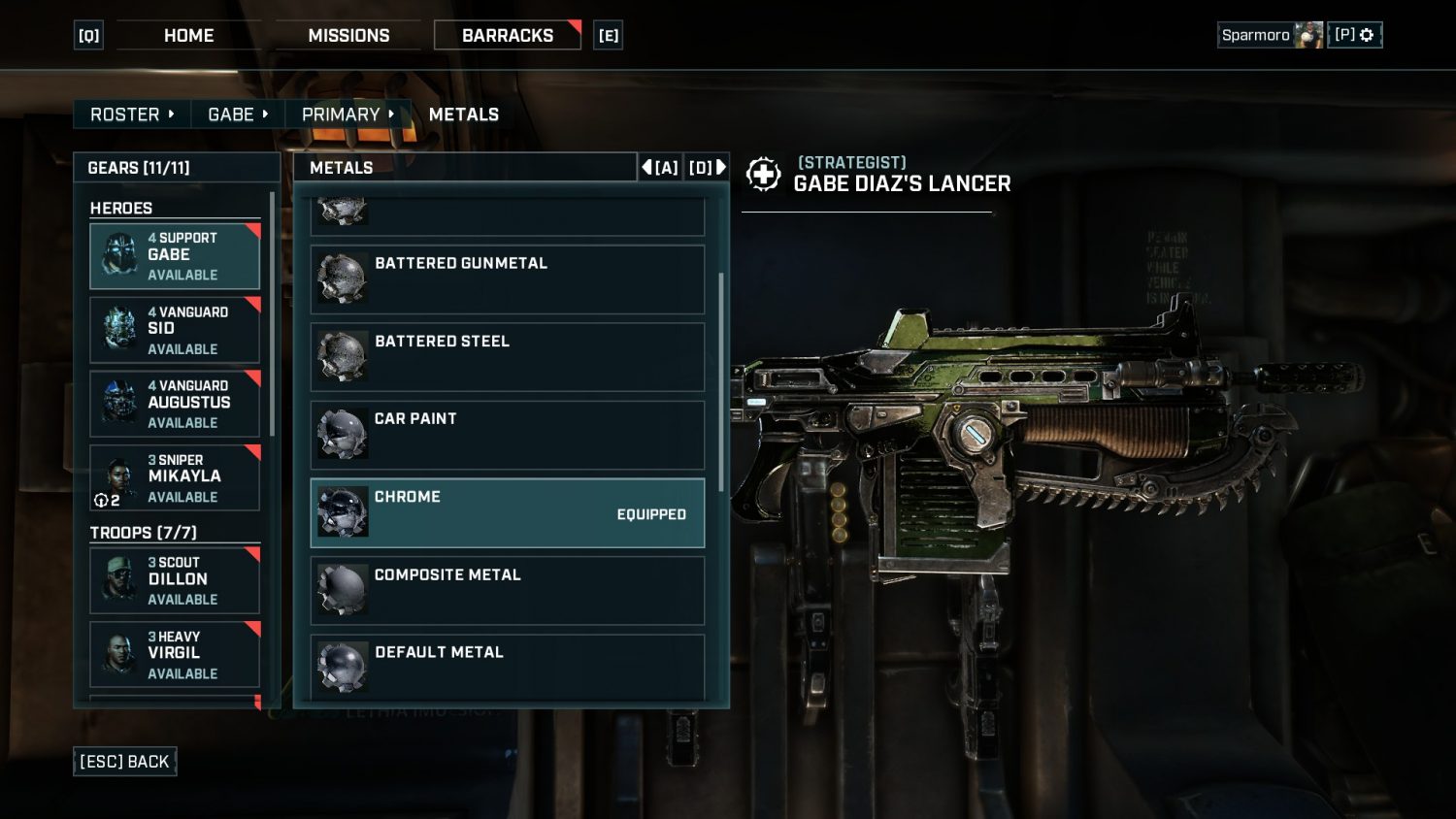Open the Home tab
This screenshot has height=819, width=1456.
pos(188,36)
